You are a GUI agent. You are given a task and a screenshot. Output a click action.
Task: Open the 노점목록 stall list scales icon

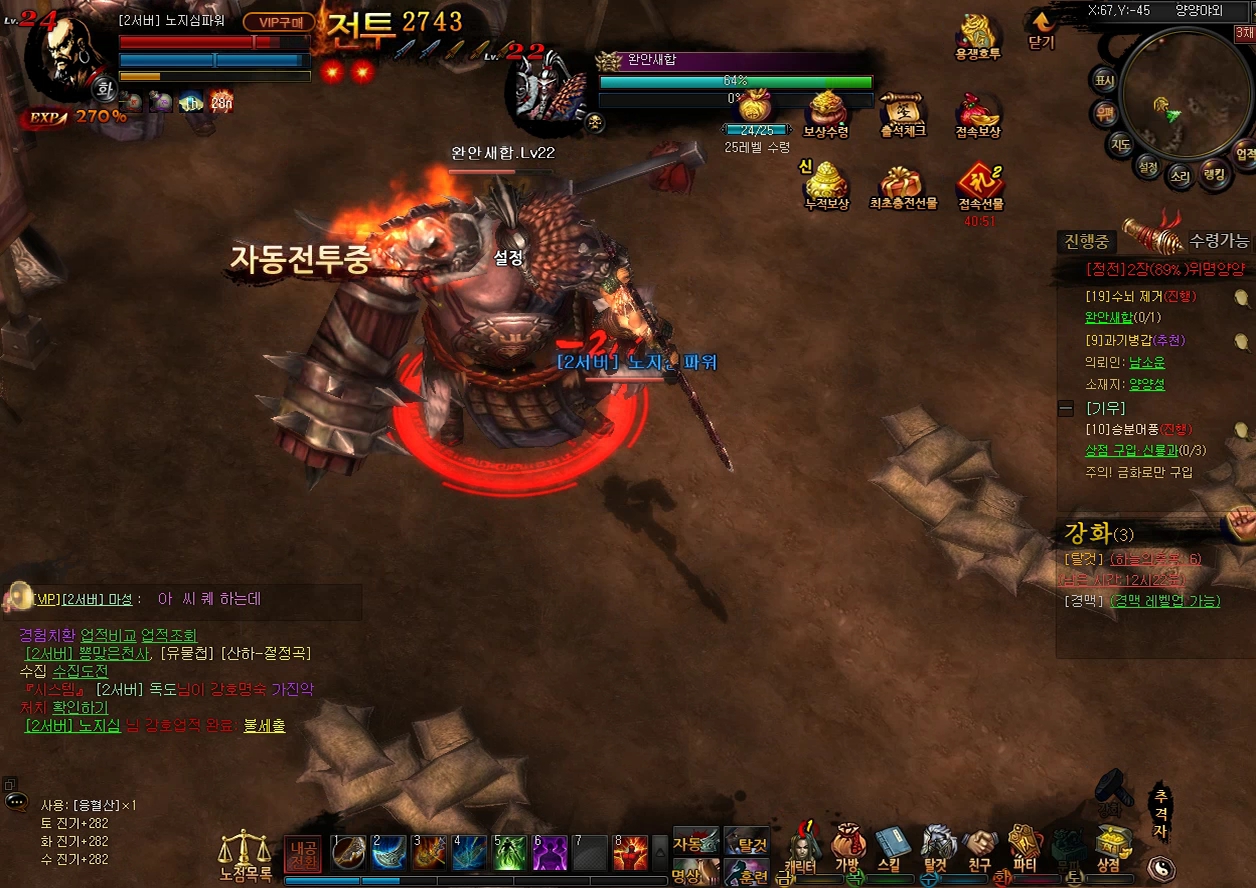tap(245, 855)
